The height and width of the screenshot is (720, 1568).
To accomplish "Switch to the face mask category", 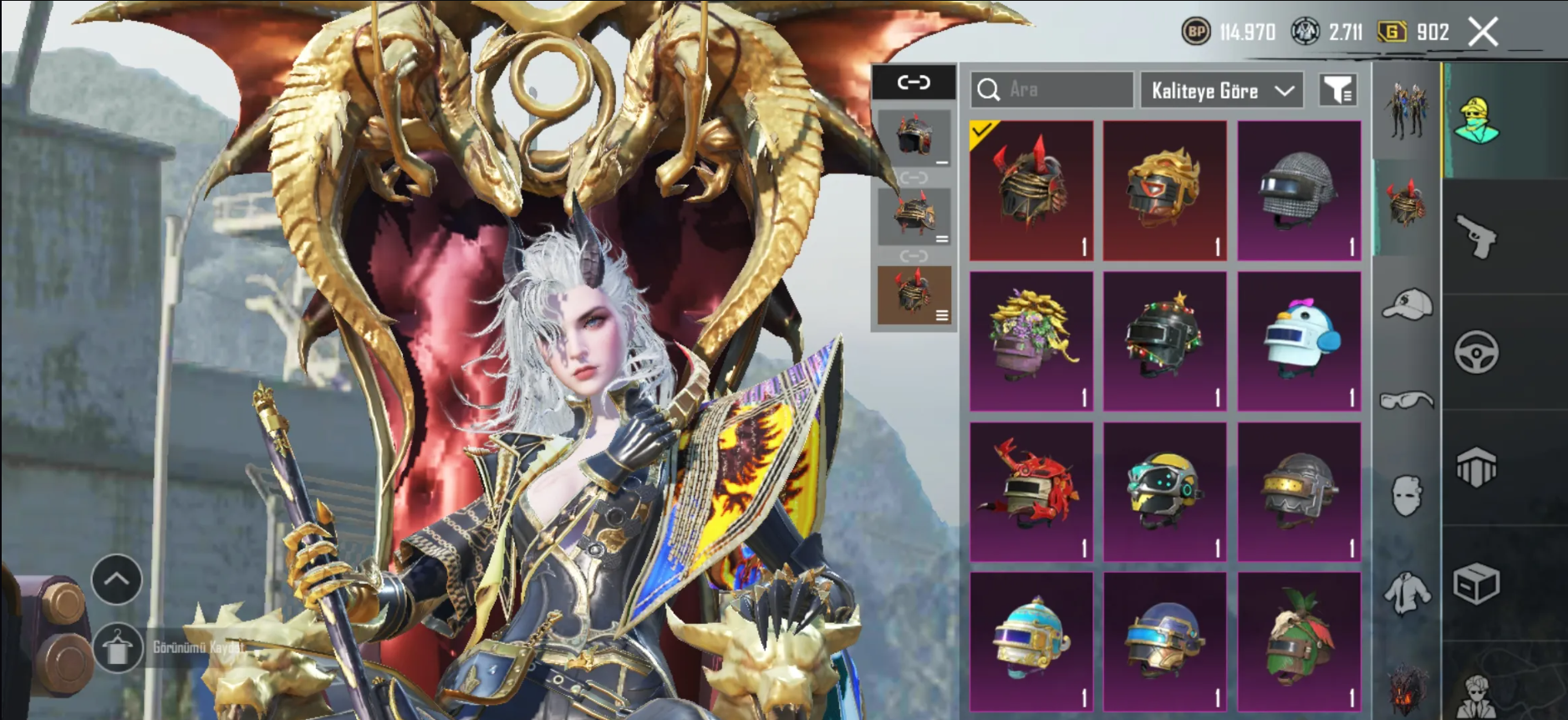I will point(1407,496).
